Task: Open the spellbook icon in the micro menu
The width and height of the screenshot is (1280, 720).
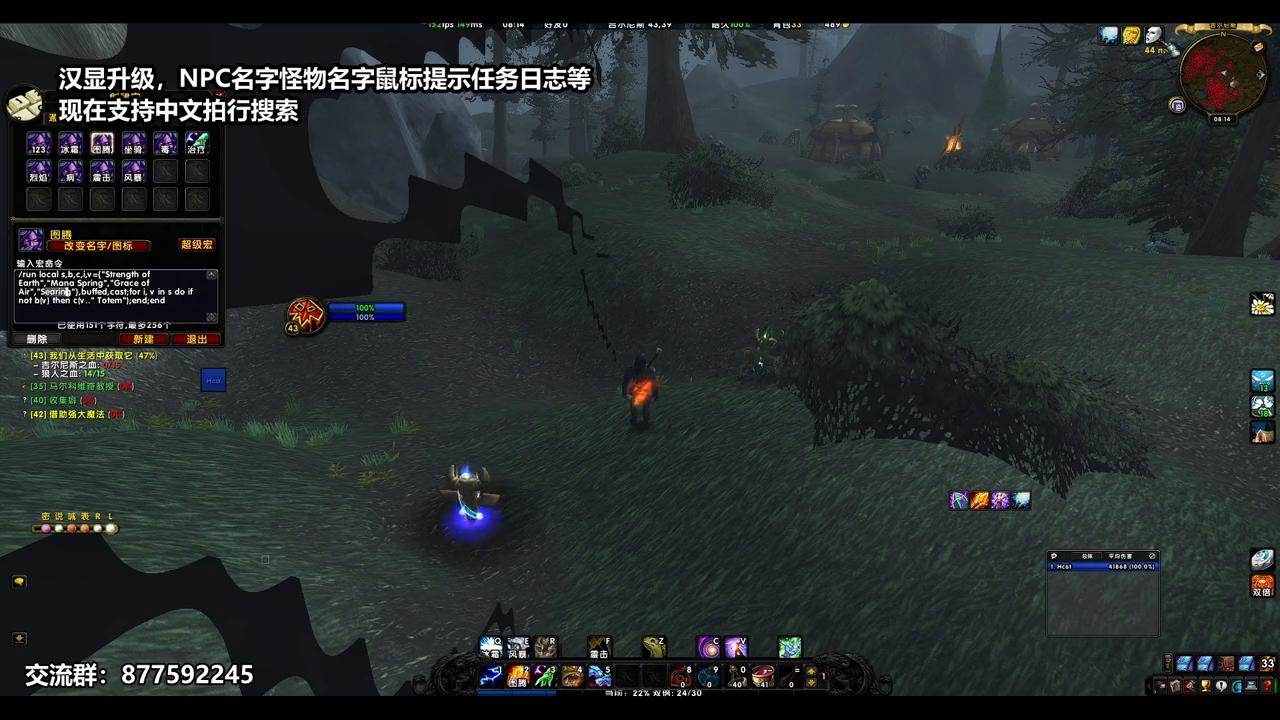Action: click(1176, 685)
